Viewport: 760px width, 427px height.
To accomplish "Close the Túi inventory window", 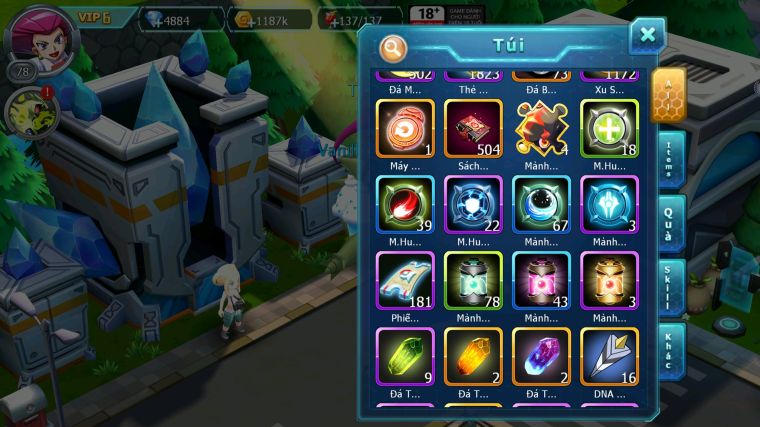I will tap(647, 35).
